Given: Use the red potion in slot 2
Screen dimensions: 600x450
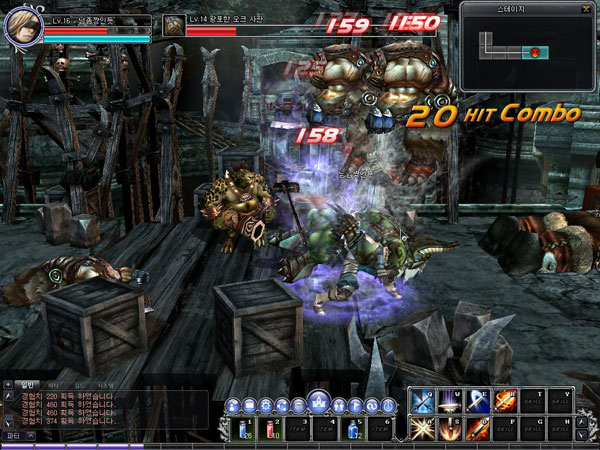Looking at the screenshot, I should pos(273,429).
